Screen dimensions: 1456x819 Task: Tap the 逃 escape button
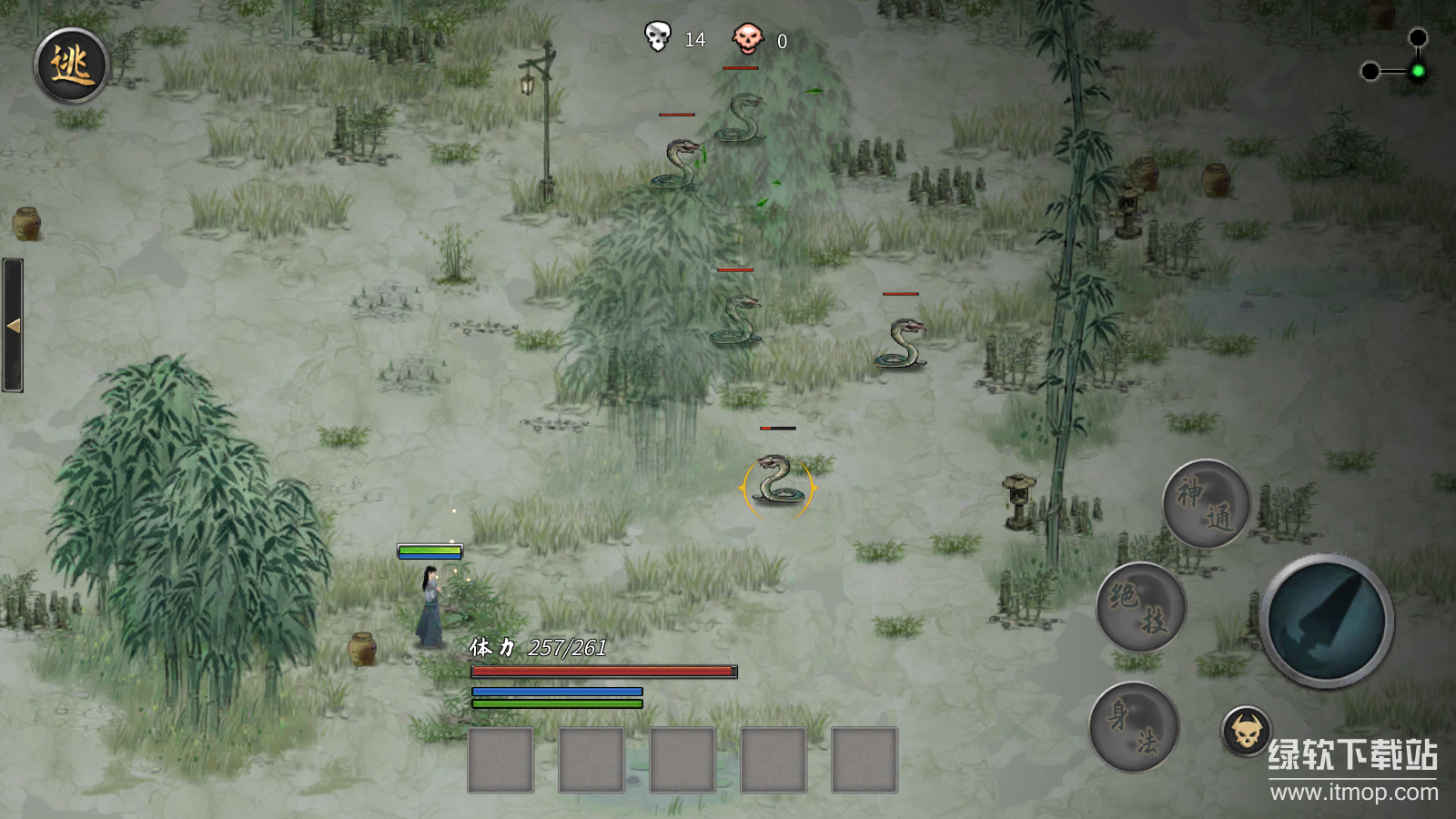pyautogui.click(x=72, y=66)
